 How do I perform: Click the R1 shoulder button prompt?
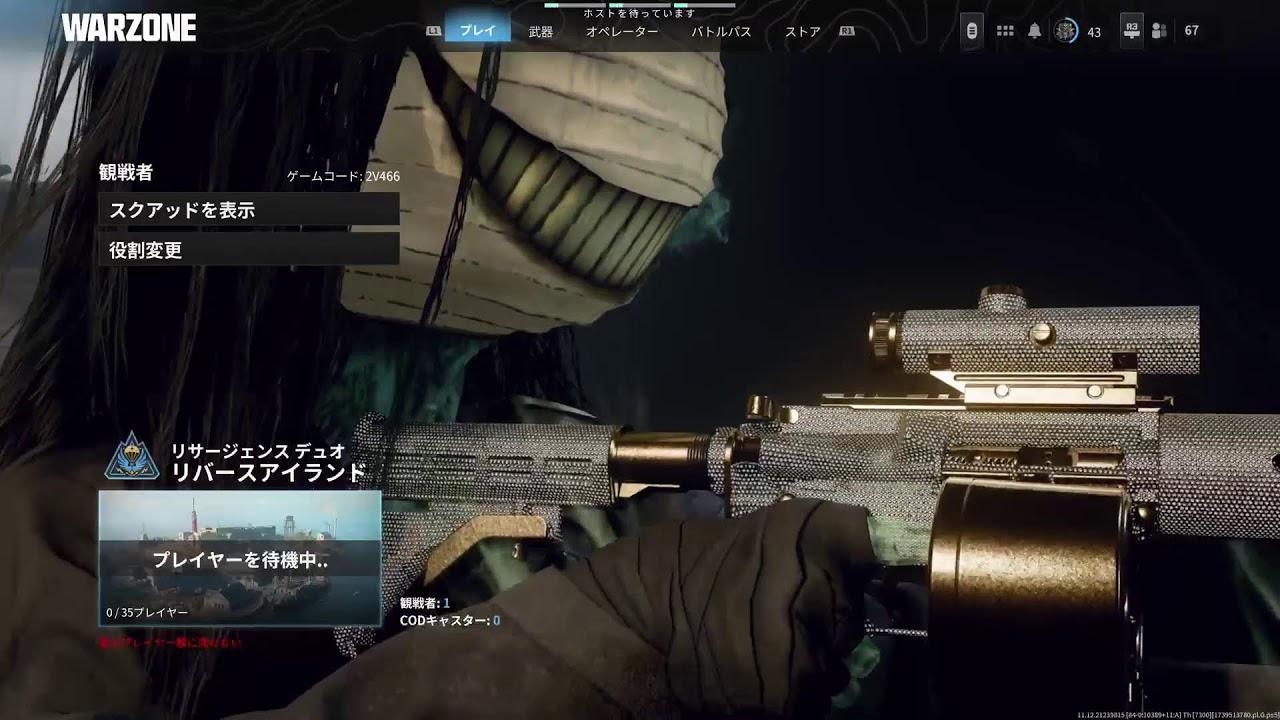pyautogui.click(x=849, y=31)
